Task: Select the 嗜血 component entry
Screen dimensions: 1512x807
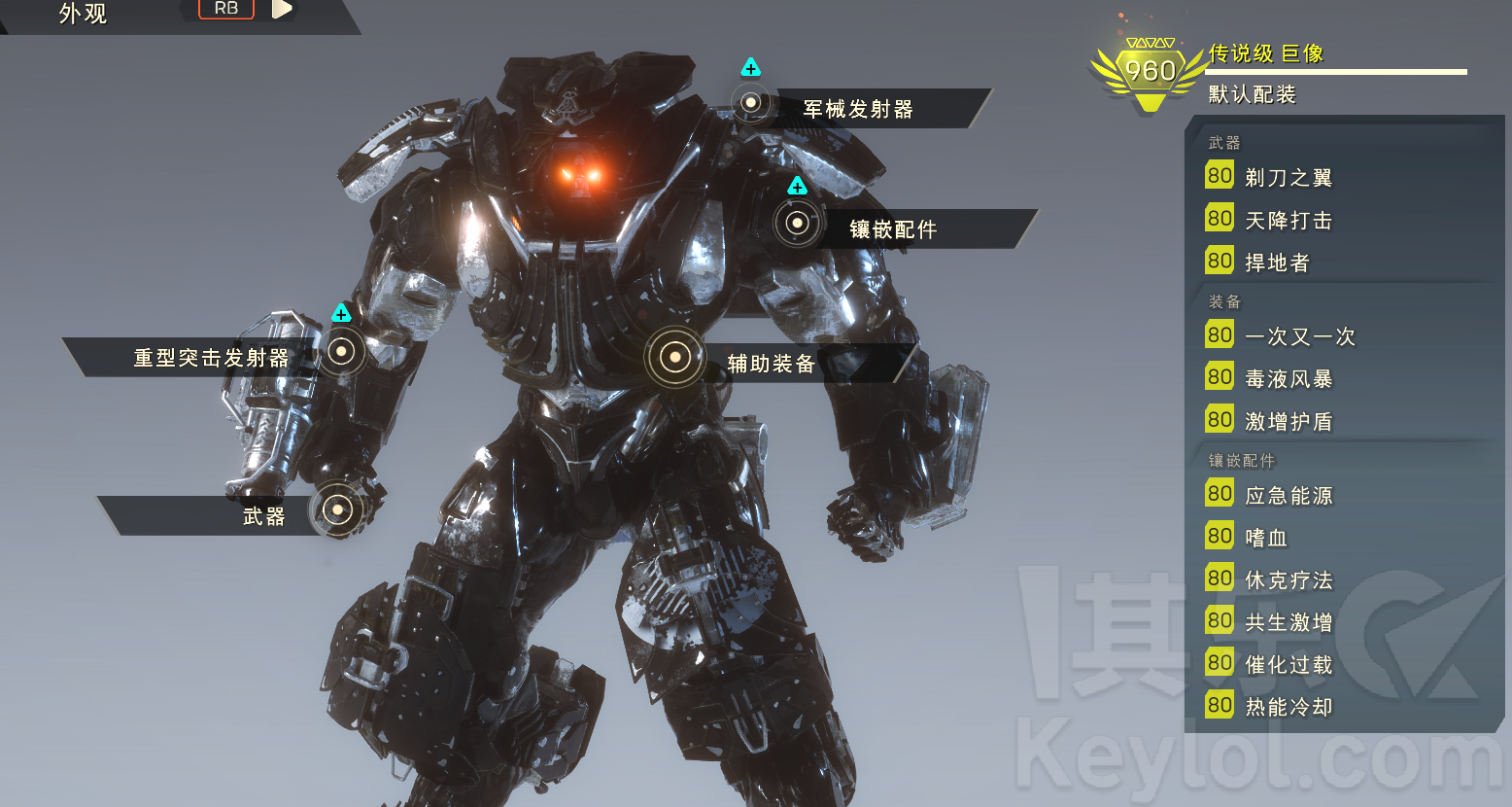Action: coord(1266,538)
